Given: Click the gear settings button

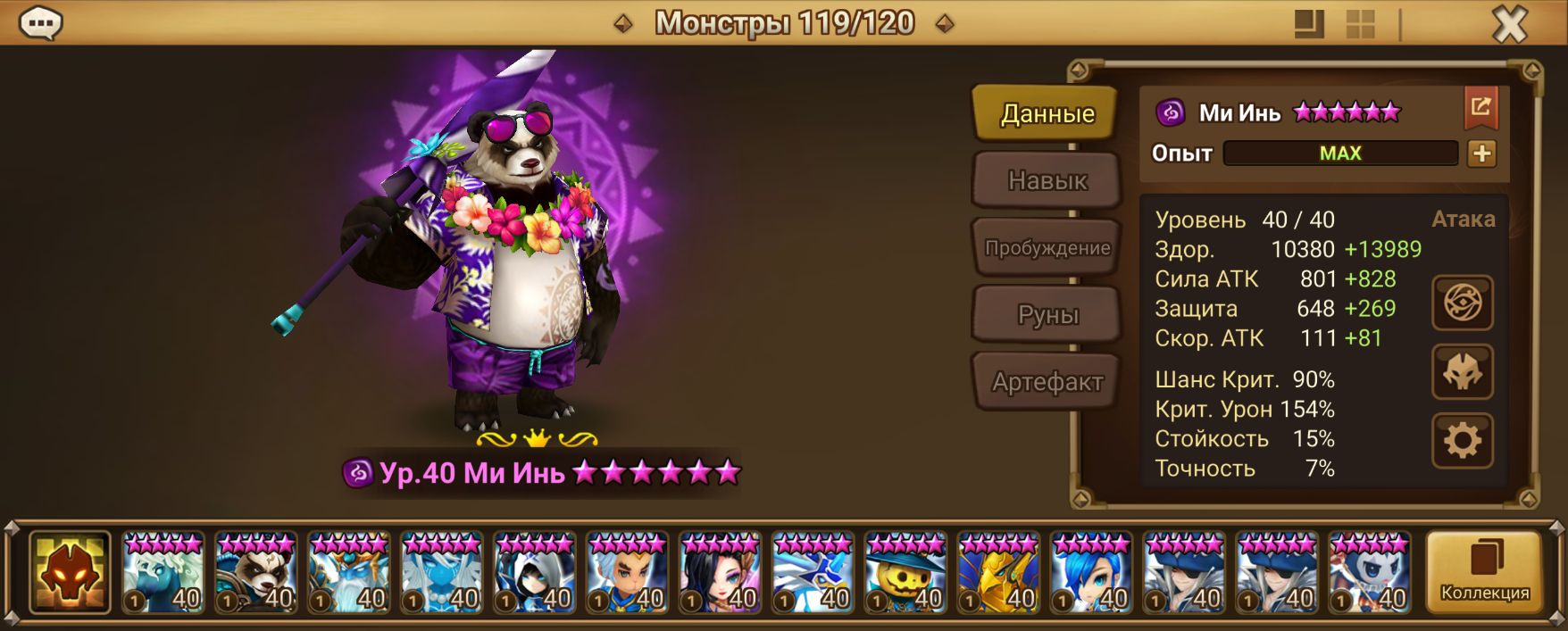Looking at the screenshot, I should [x=1462, y=440].
